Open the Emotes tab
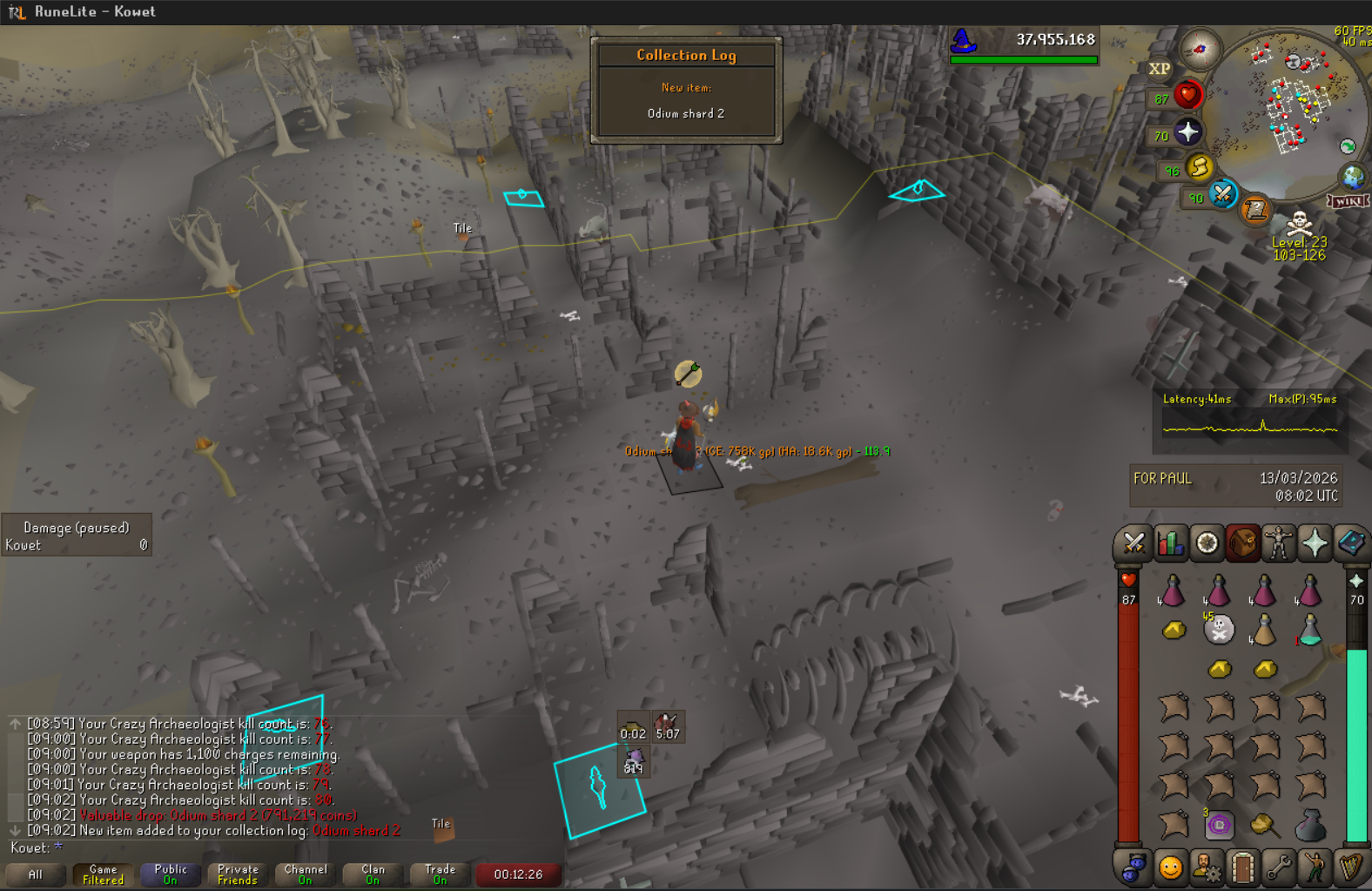 coord(1315,867)
